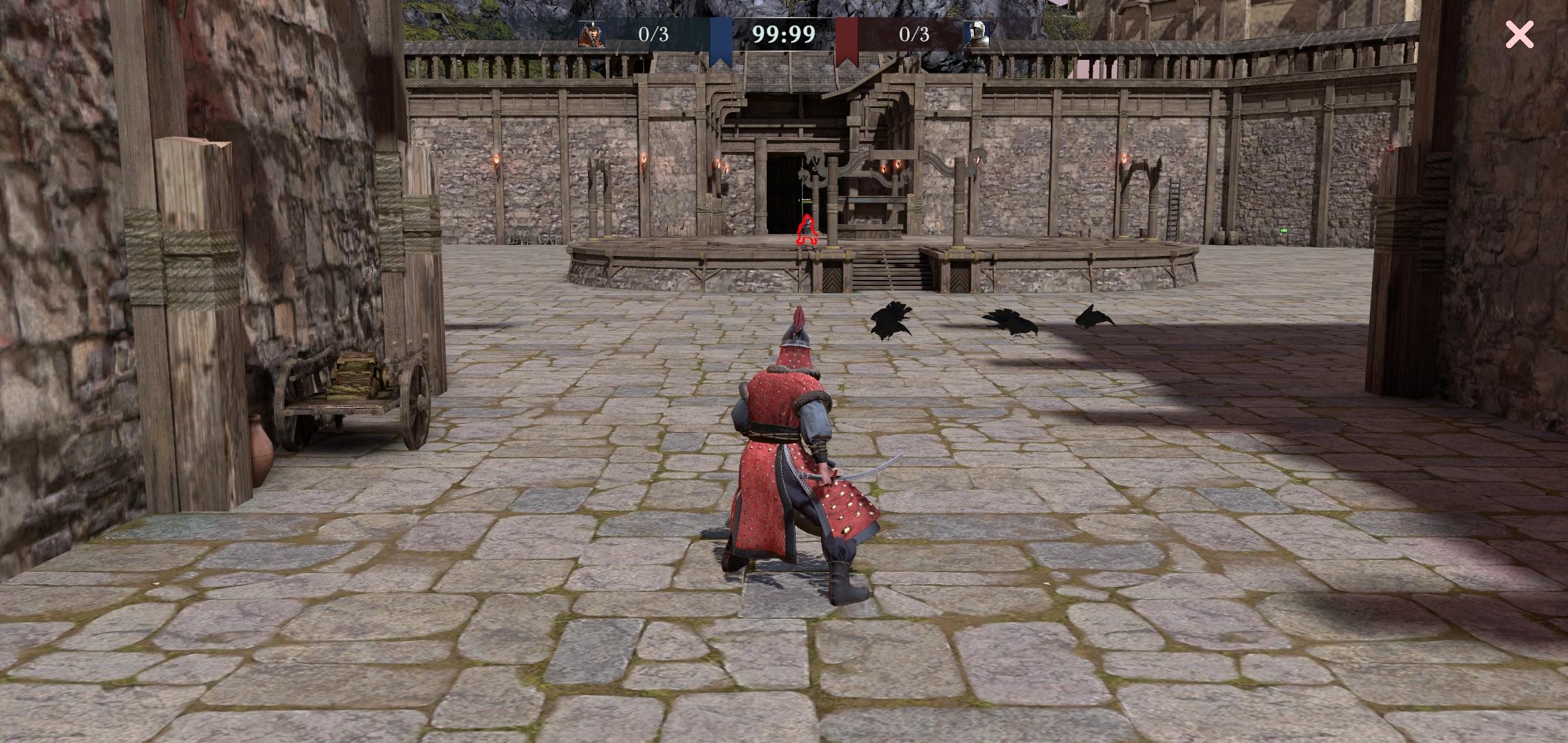
Task: Click the enemy's health bar above the stage
Action: 806,201
